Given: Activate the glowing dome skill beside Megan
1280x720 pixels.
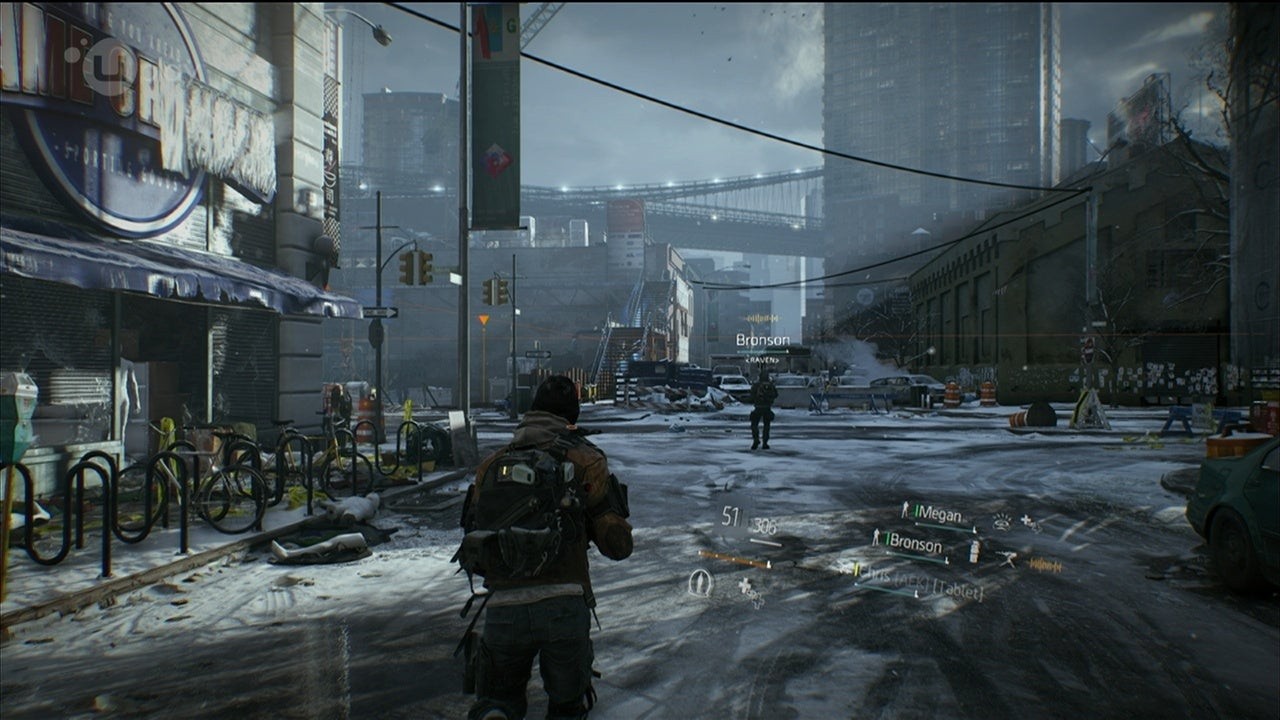Looking at the screenshot, I should [x=1002, y=521].
